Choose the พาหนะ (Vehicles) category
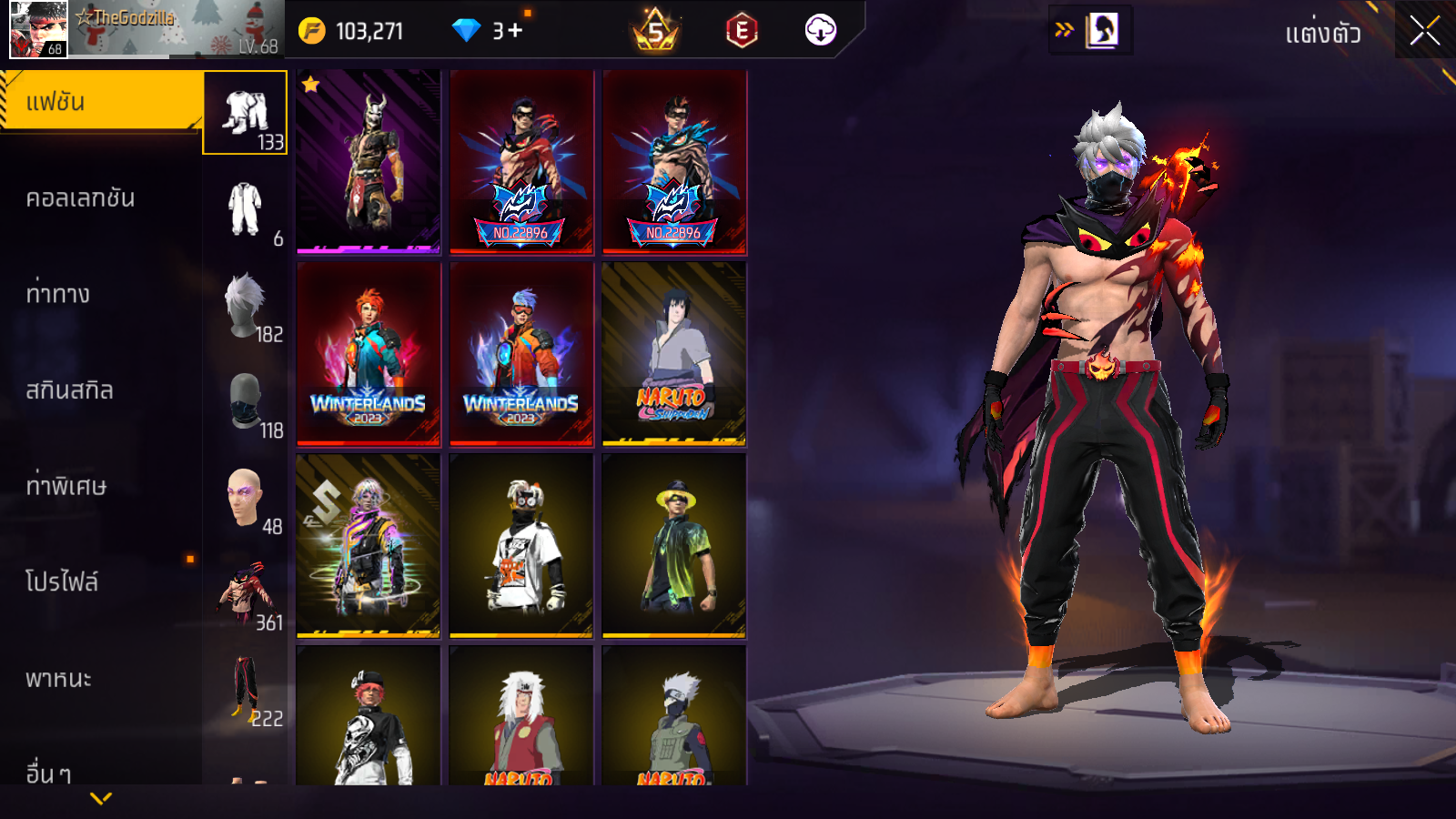Screen dimensions: 1456x819 [x=58, y=678]
